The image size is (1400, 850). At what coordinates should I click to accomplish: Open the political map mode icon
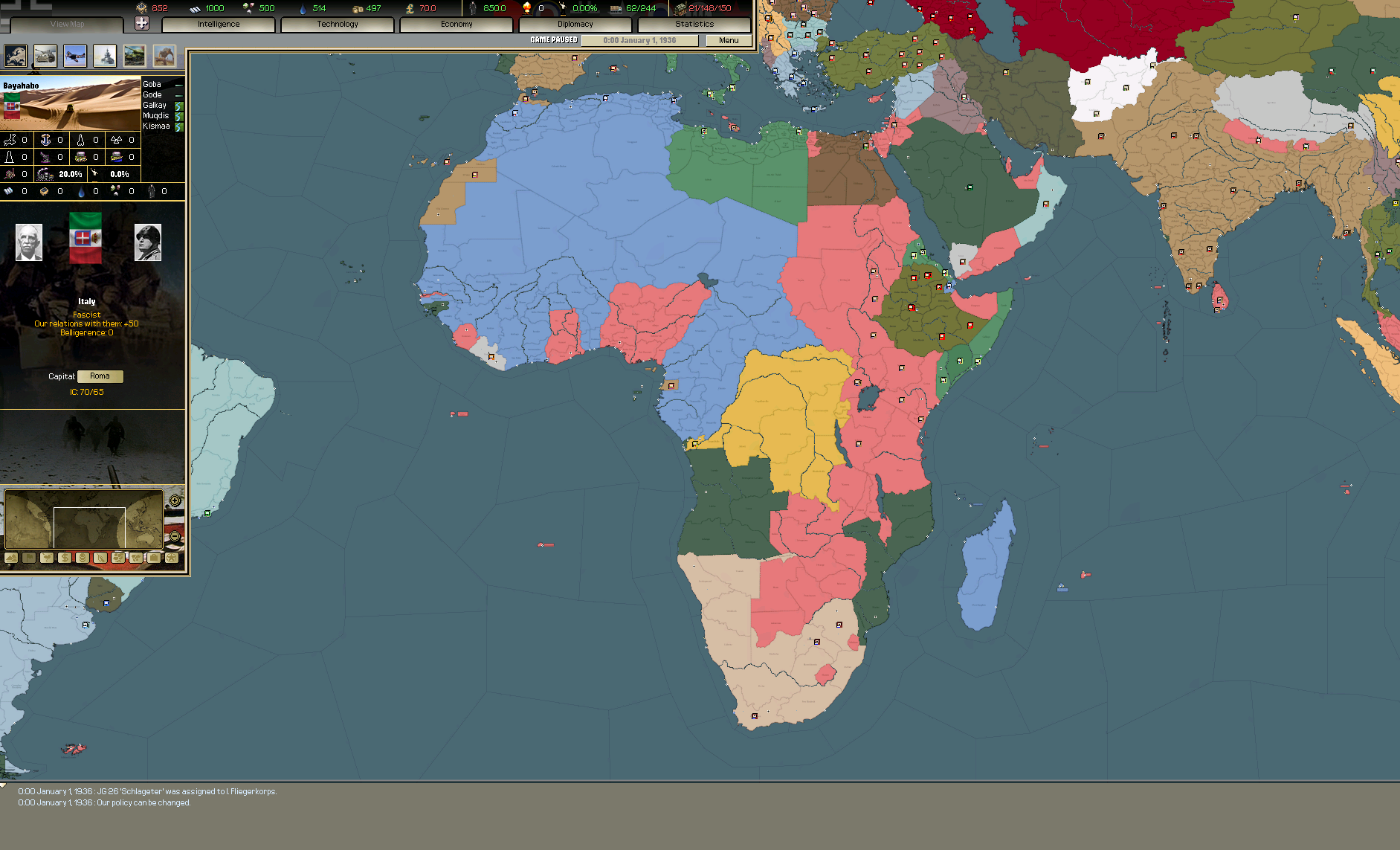tap(28, 558)
